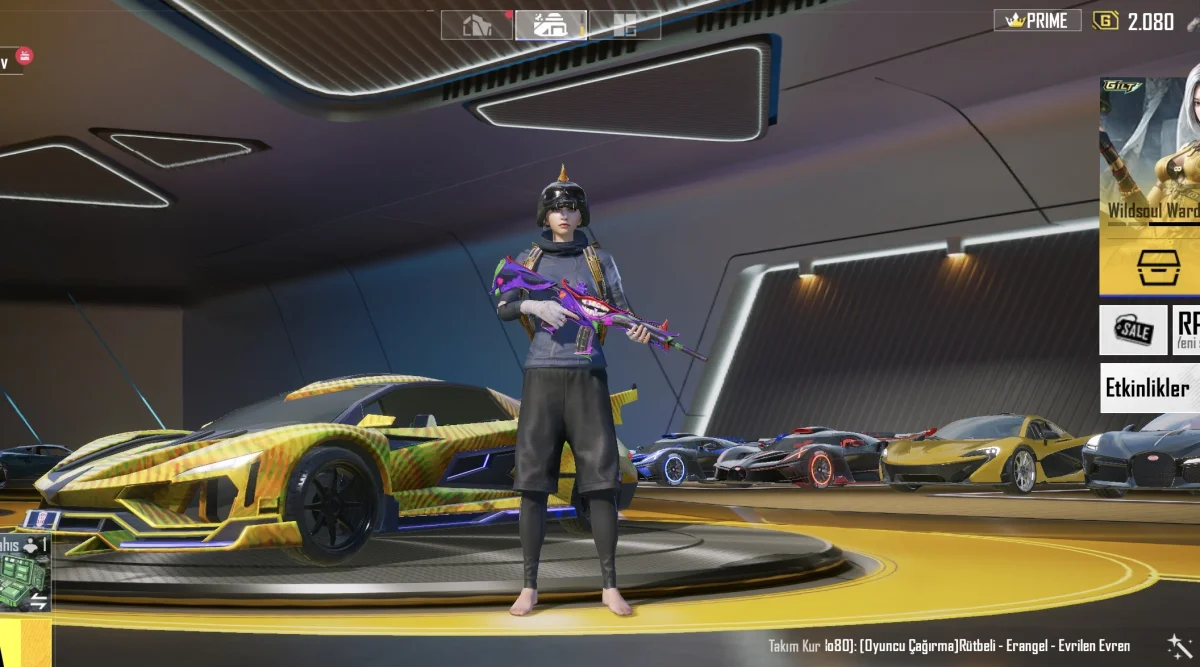
Task: Open the crate chest icon
Action: (x=1158, y=268)
